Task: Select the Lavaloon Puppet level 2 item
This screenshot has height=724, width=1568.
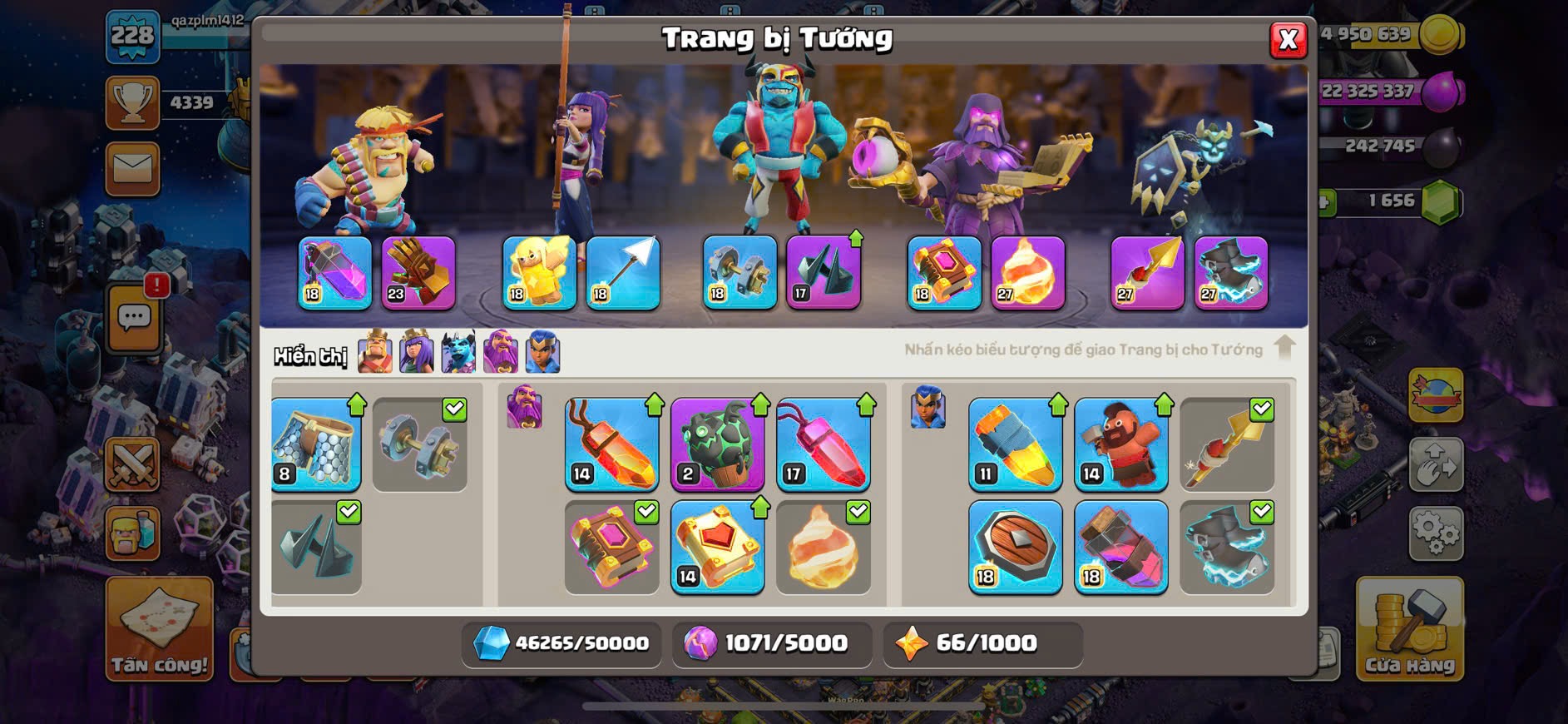Action: 718,444
